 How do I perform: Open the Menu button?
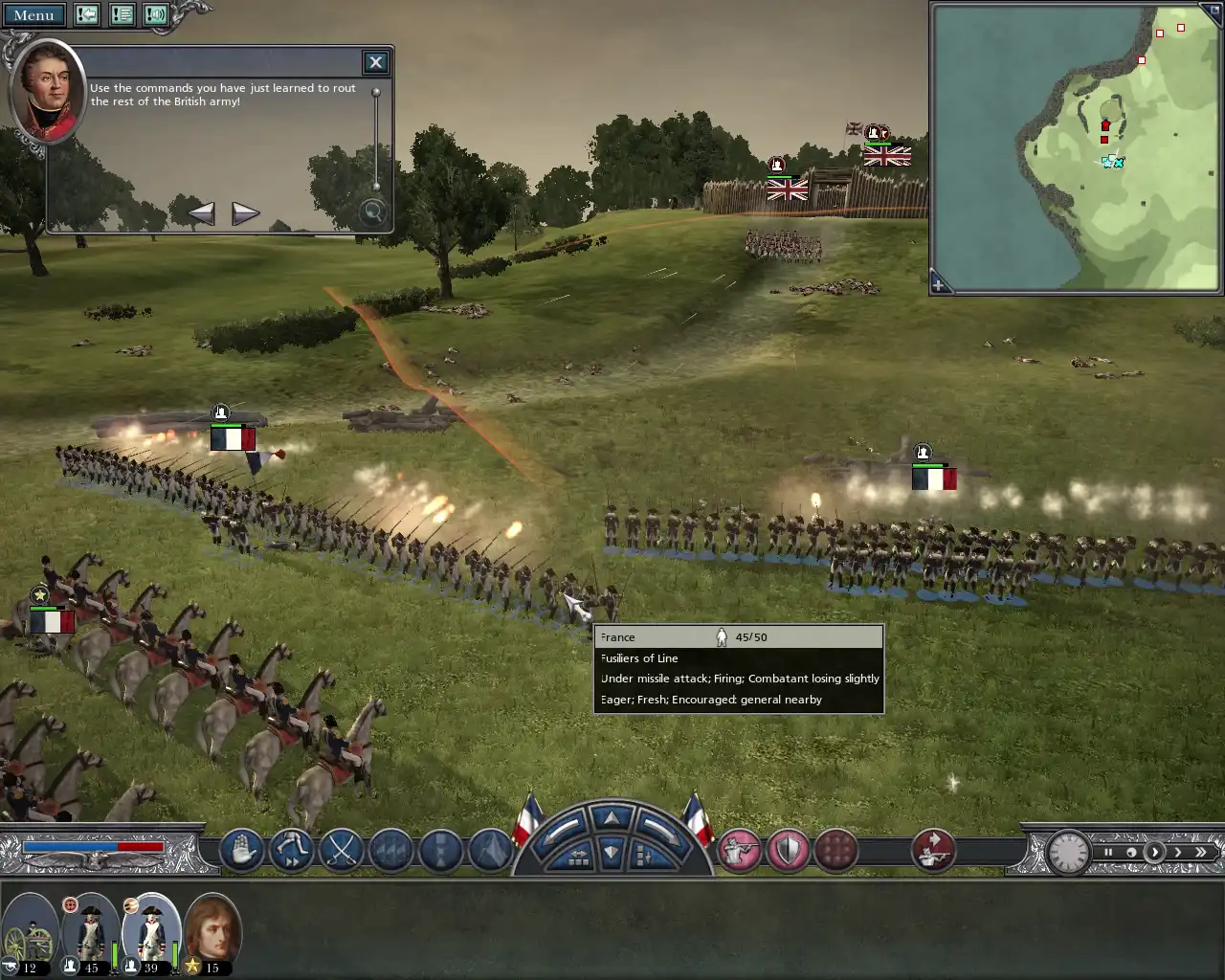click(33, 14)
